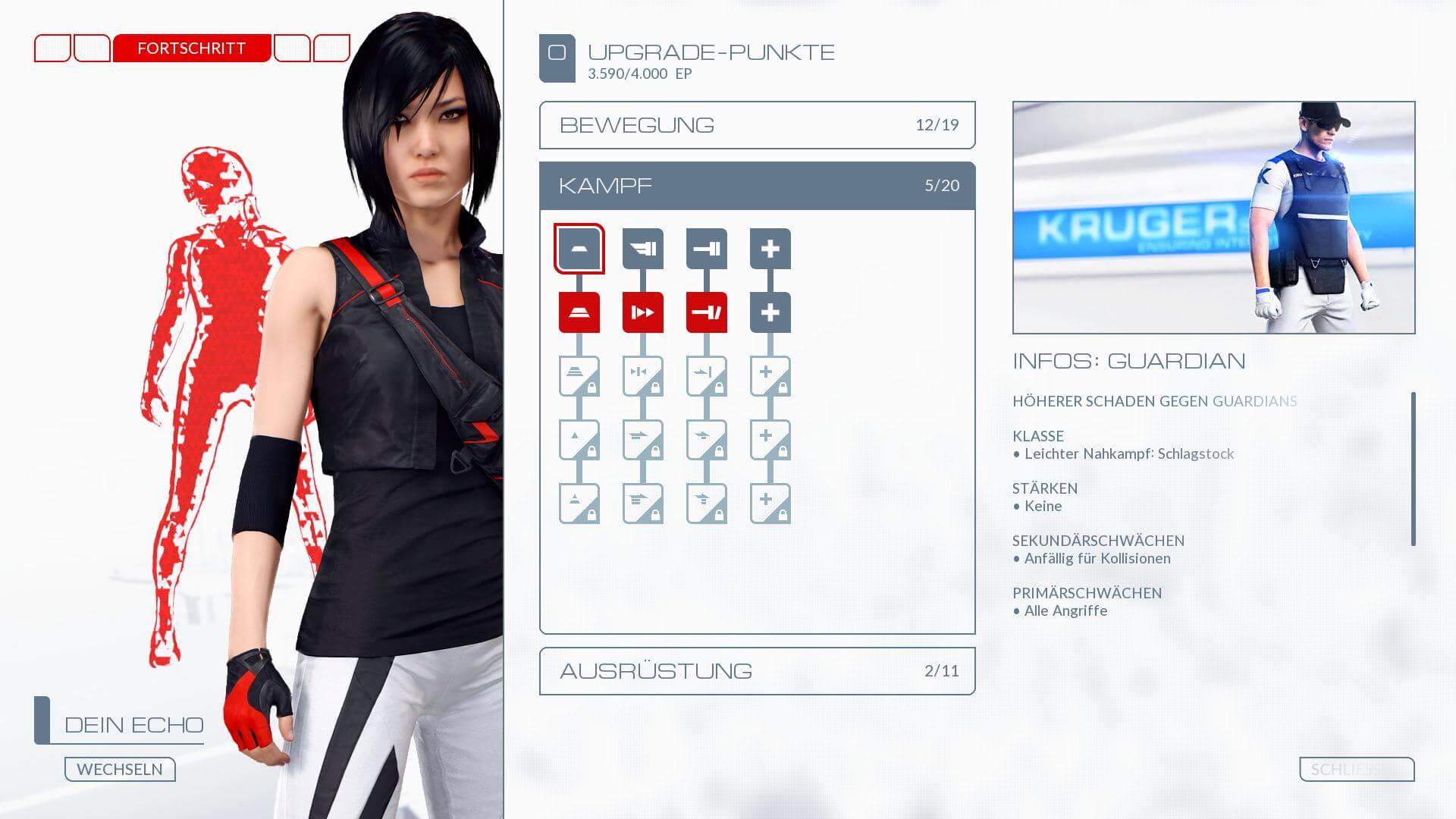The width and height of the screenshot is (1456, 819).
Task: View the Guardian enemy preview image
Action: tap(1213, 218)
